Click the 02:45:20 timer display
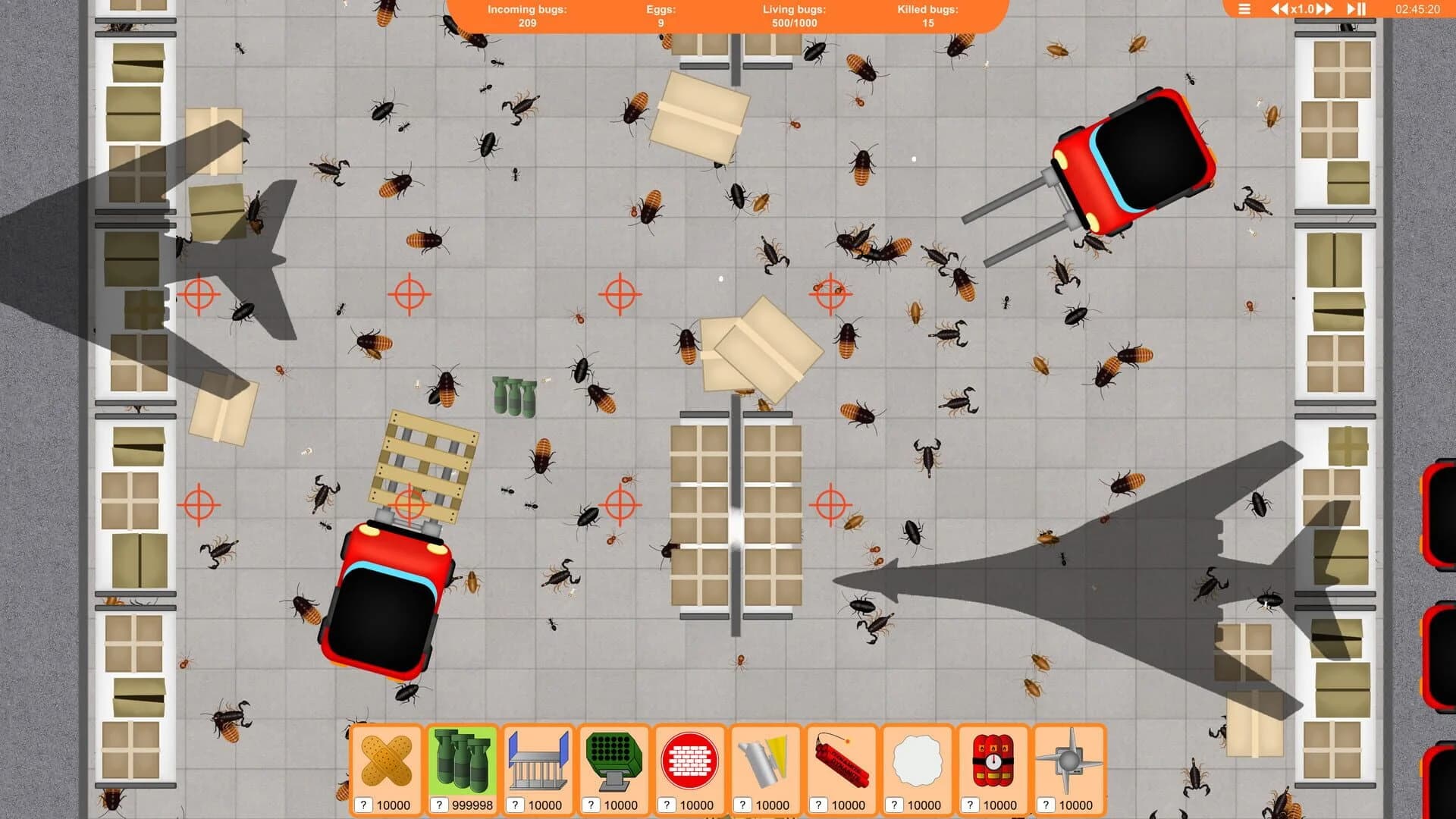The height and width of the screenshot is (819, 1456). [1417, 10]
